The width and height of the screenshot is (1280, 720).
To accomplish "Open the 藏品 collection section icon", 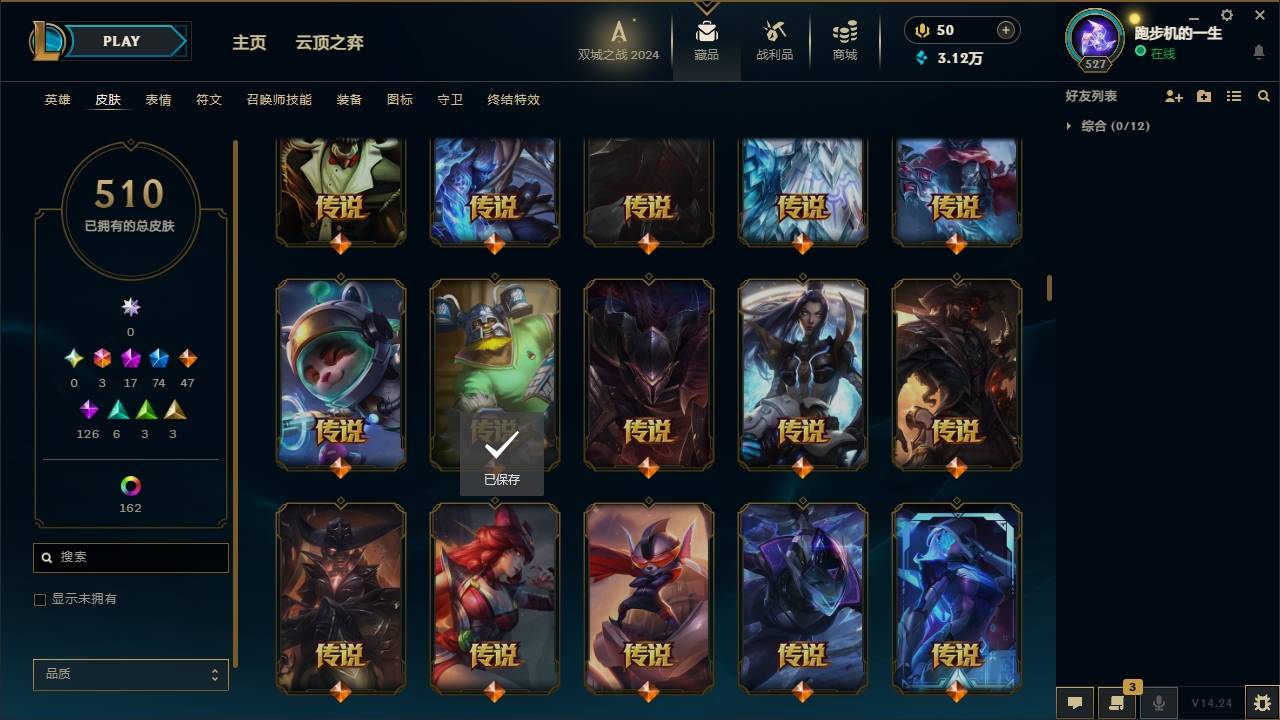I will pos(706,36).
